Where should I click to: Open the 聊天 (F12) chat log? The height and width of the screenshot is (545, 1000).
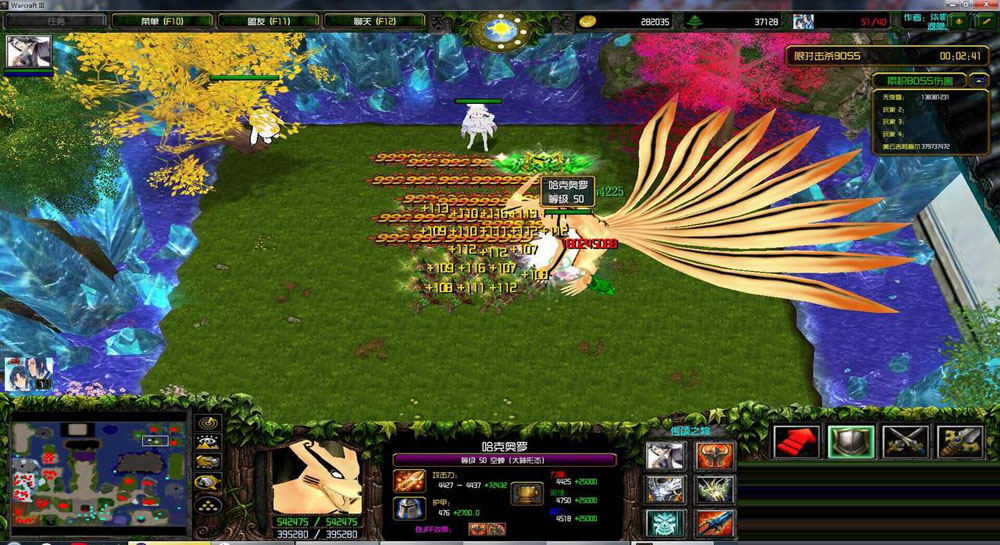click(x=375, y=20)
